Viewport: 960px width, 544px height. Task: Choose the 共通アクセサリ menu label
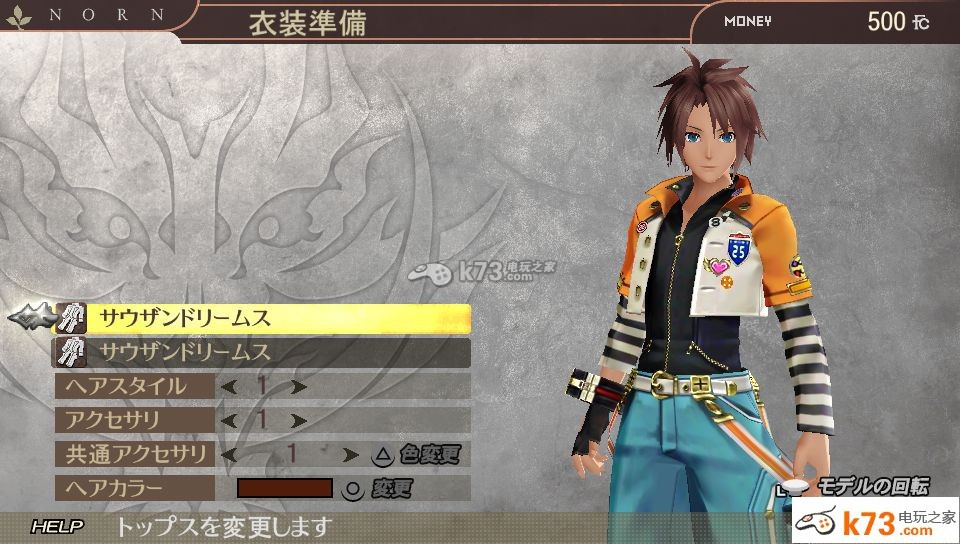[133, 454]
